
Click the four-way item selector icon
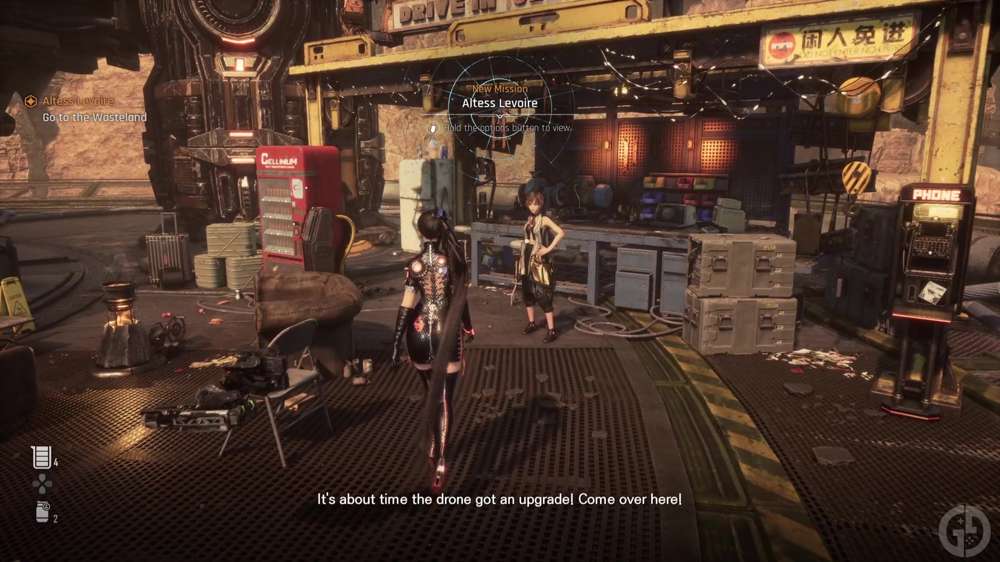coord(41,484)
